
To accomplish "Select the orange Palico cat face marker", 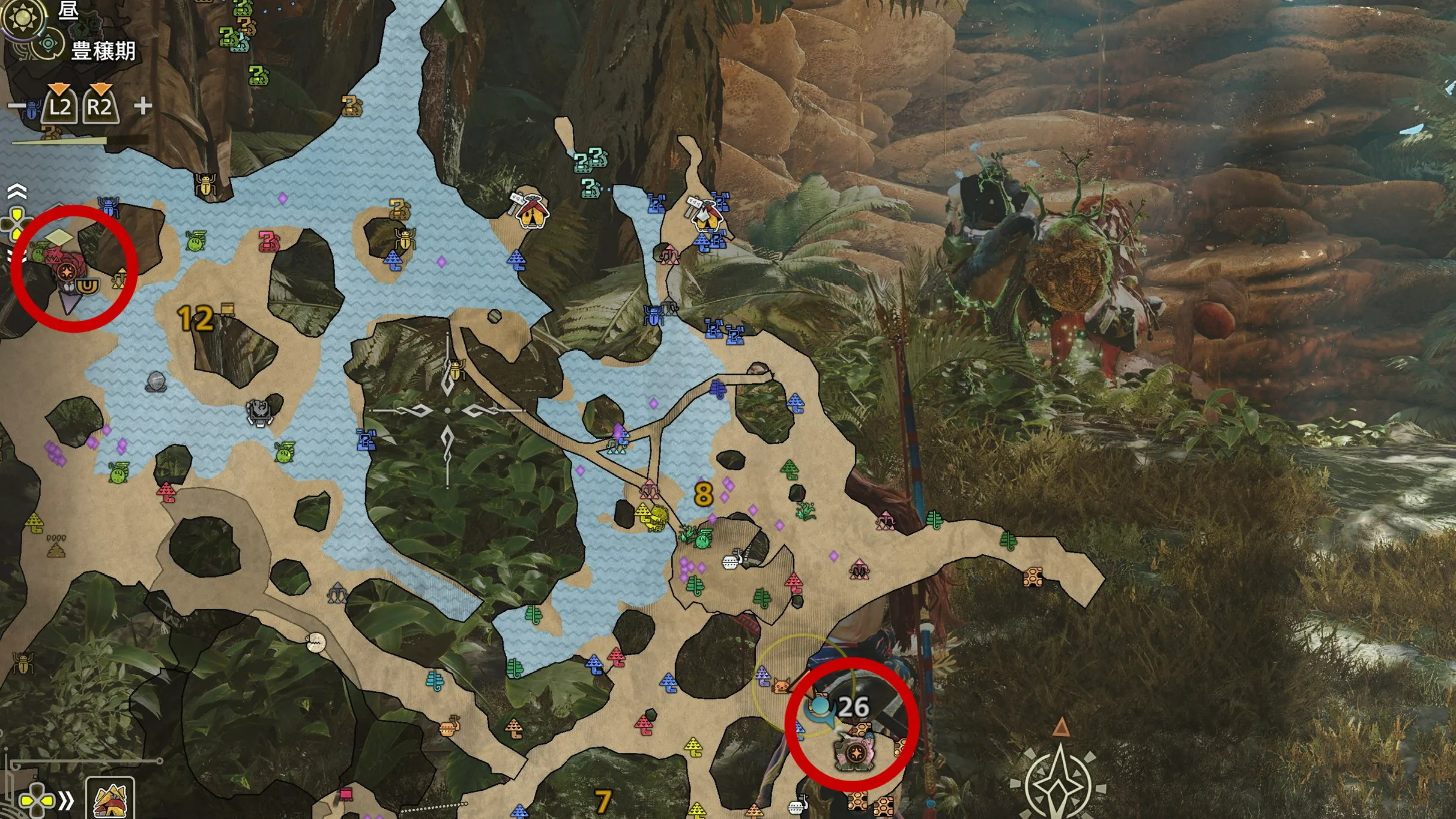I will pyautogui.click(x=782, y=685).
